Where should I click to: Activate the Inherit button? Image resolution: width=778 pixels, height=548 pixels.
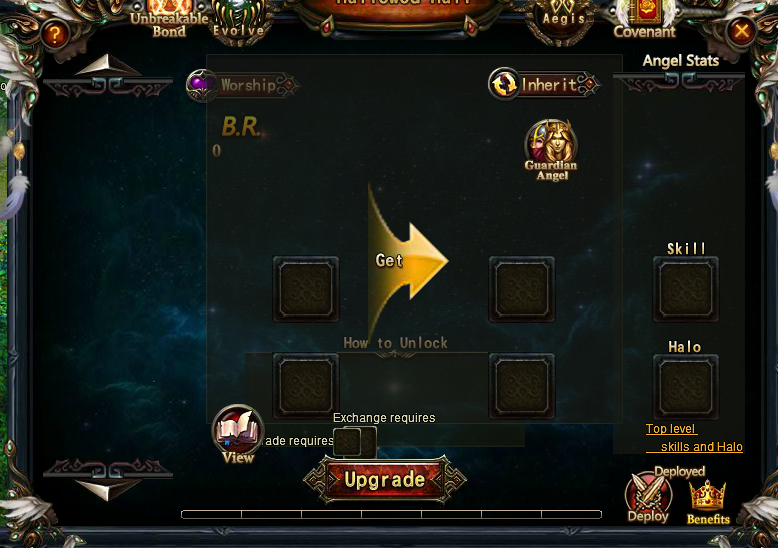click(543, 85)
